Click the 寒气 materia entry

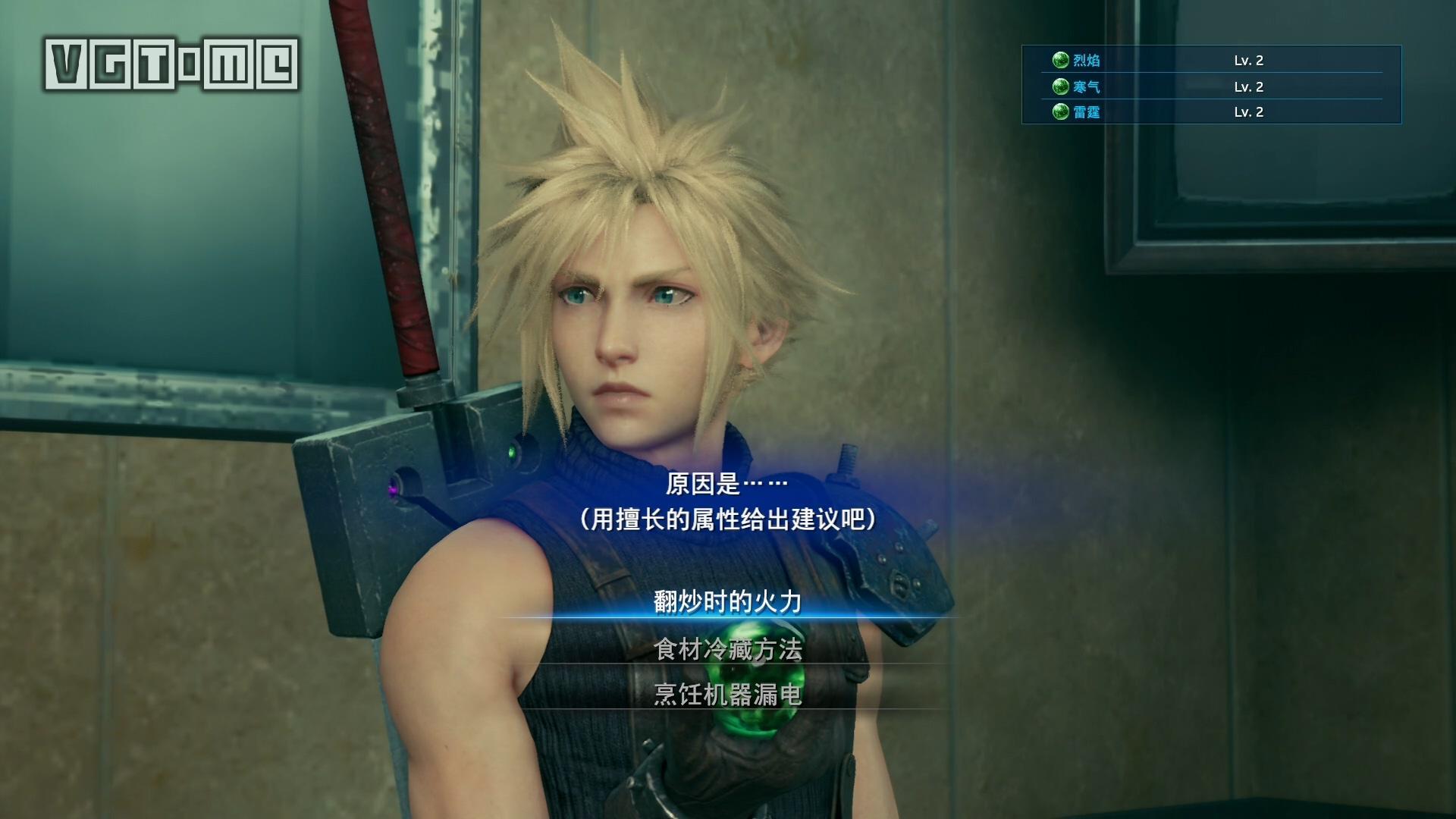pyautogui.click(x=1210, y=86)
